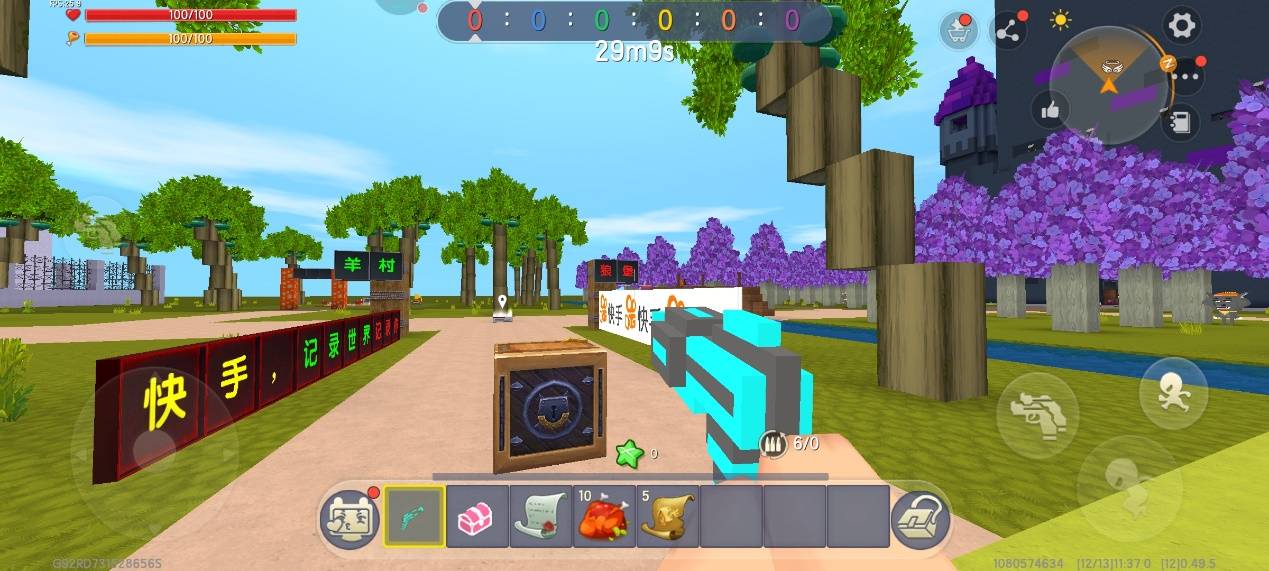
Task: Open the backpack inventory button
Action: [921, 518]
